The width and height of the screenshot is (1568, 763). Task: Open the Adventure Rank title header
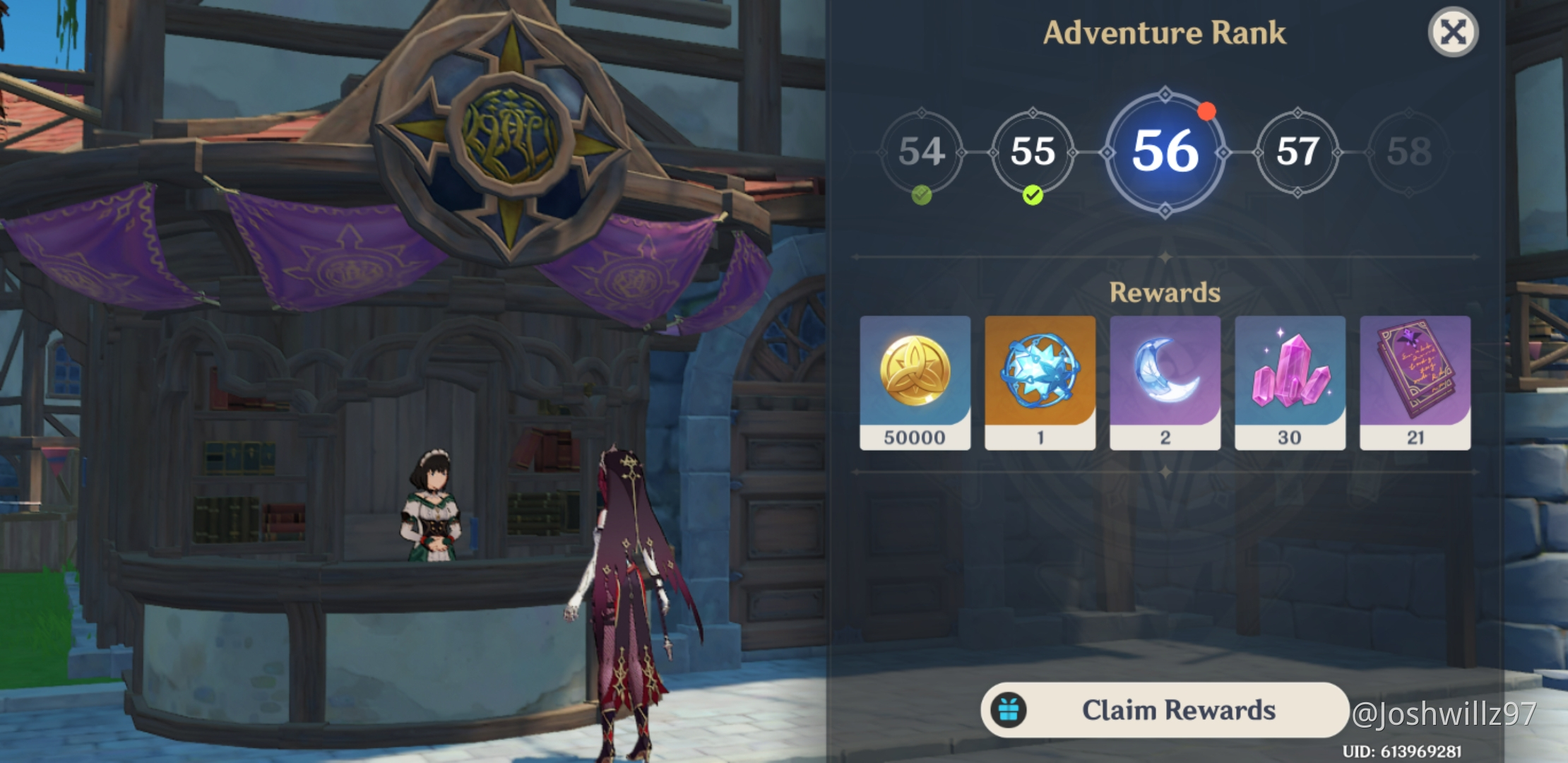click(1164, 33)
